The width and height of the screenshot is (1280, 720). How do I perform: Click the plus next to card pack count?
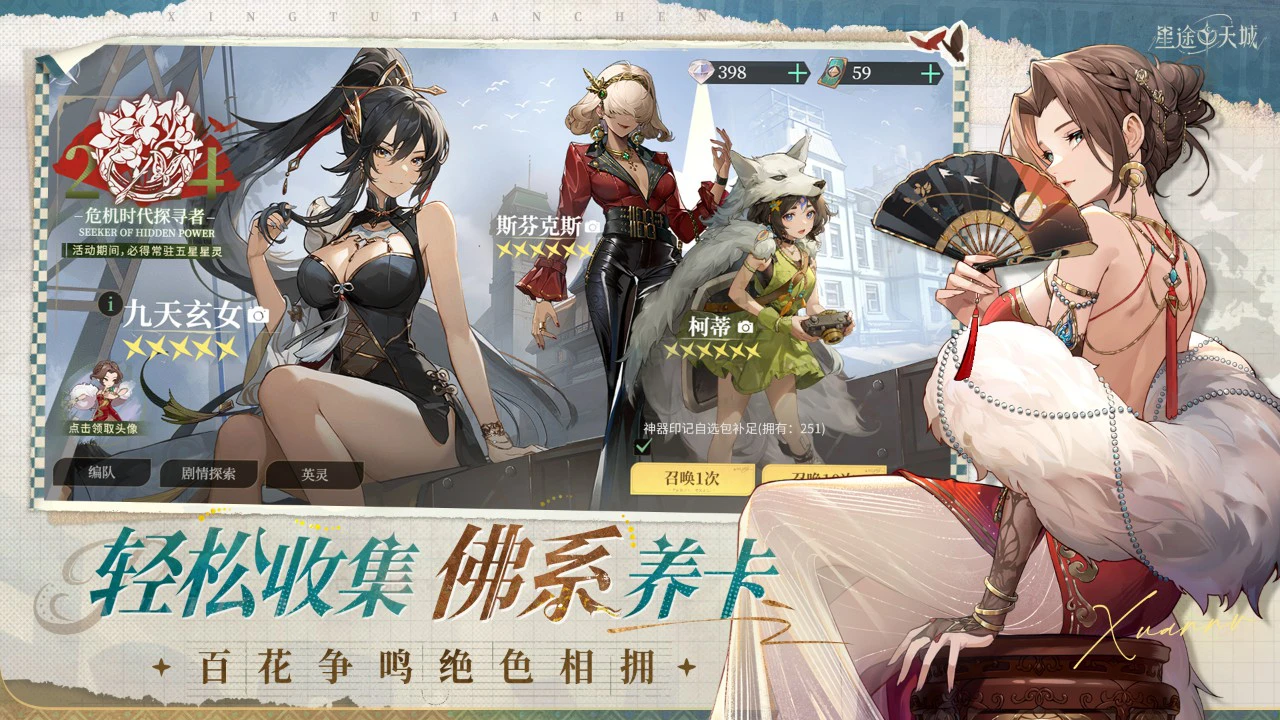[x=930, y=72]
